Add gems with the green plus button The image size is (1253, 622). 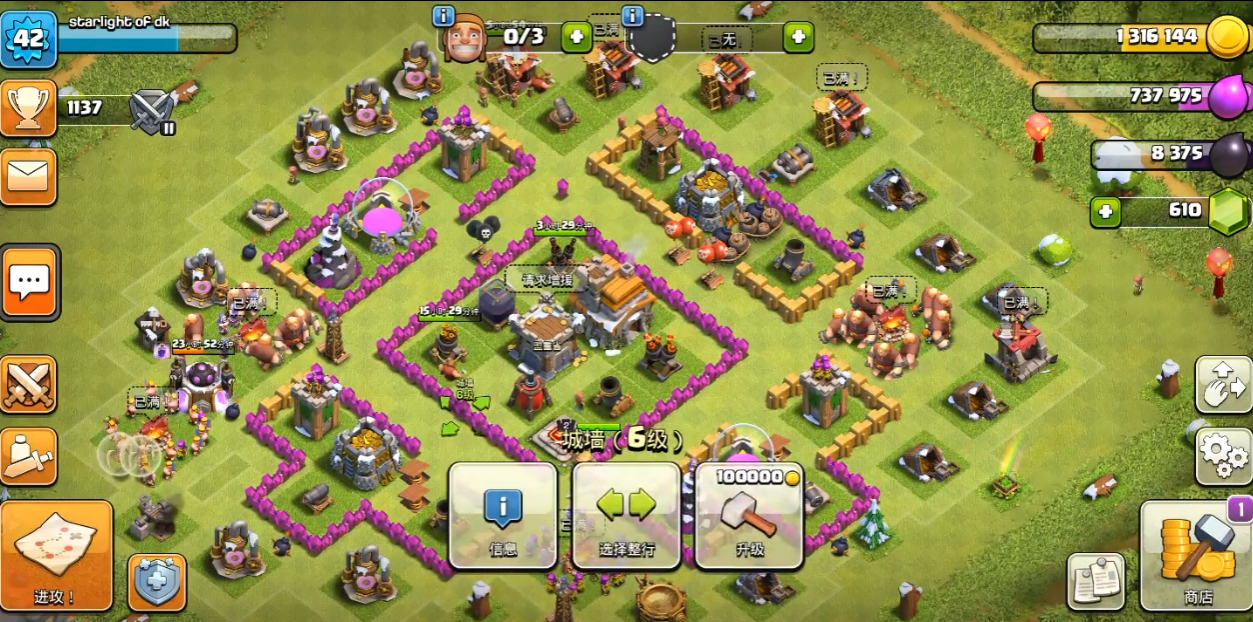1105,212
